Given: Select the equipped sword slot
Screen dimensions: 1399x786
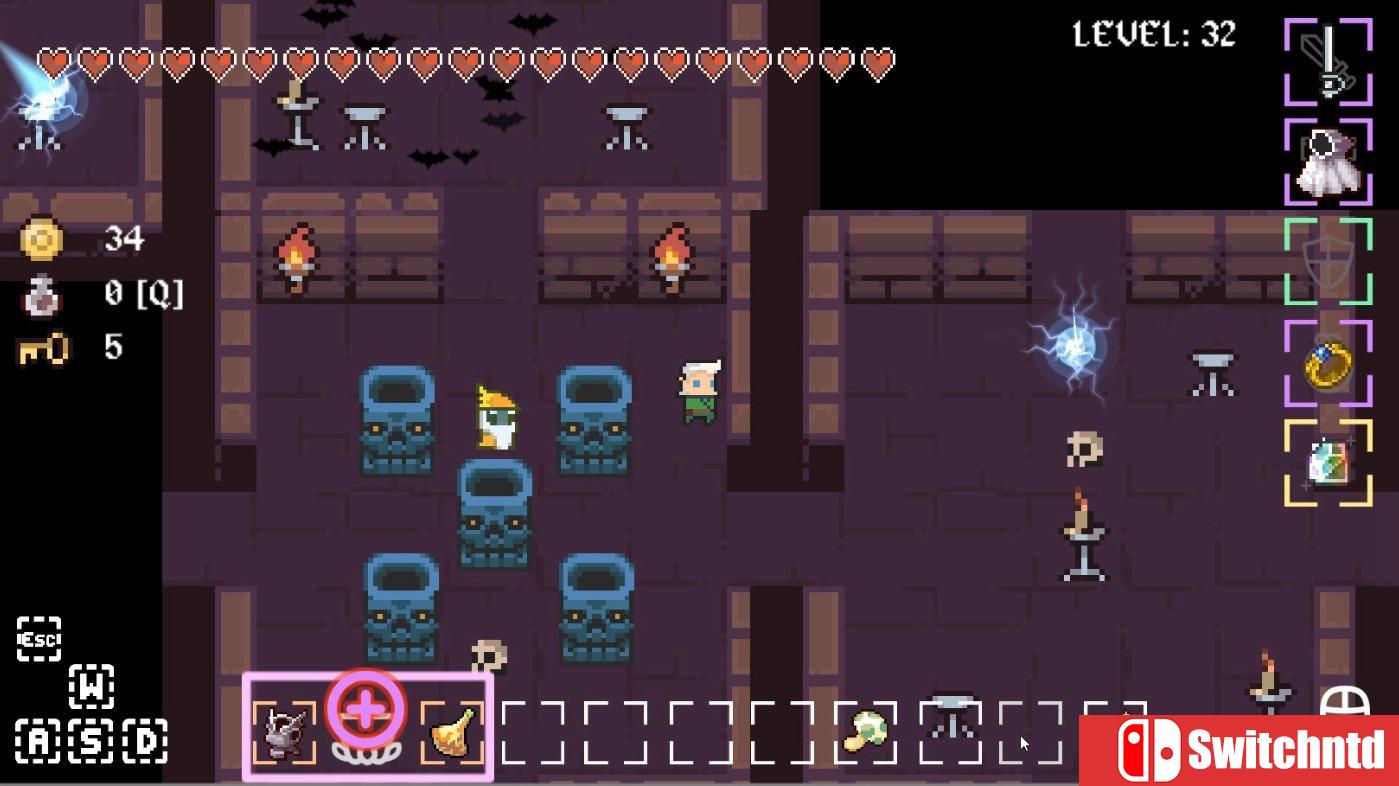Looking at the screenshot, I should [1327, 60].
